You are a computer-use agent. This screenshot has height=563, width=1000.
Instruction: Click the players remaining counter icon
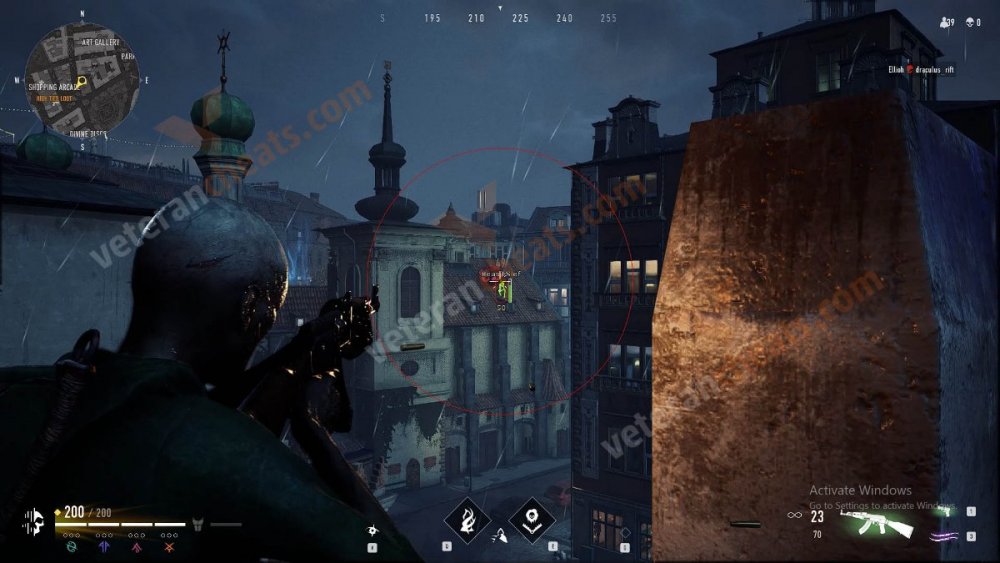click(946, 22)
